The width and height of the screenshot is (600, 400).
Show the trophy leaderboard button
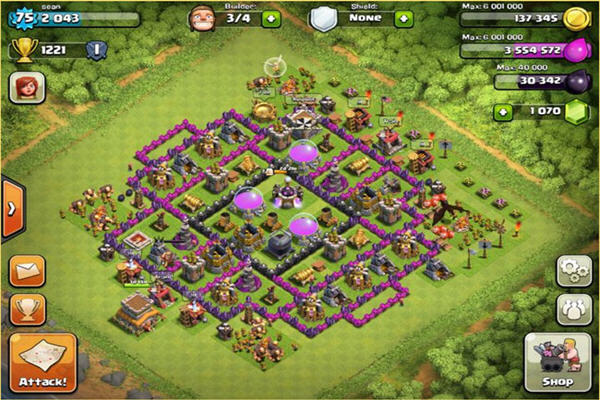coord(28,308)
